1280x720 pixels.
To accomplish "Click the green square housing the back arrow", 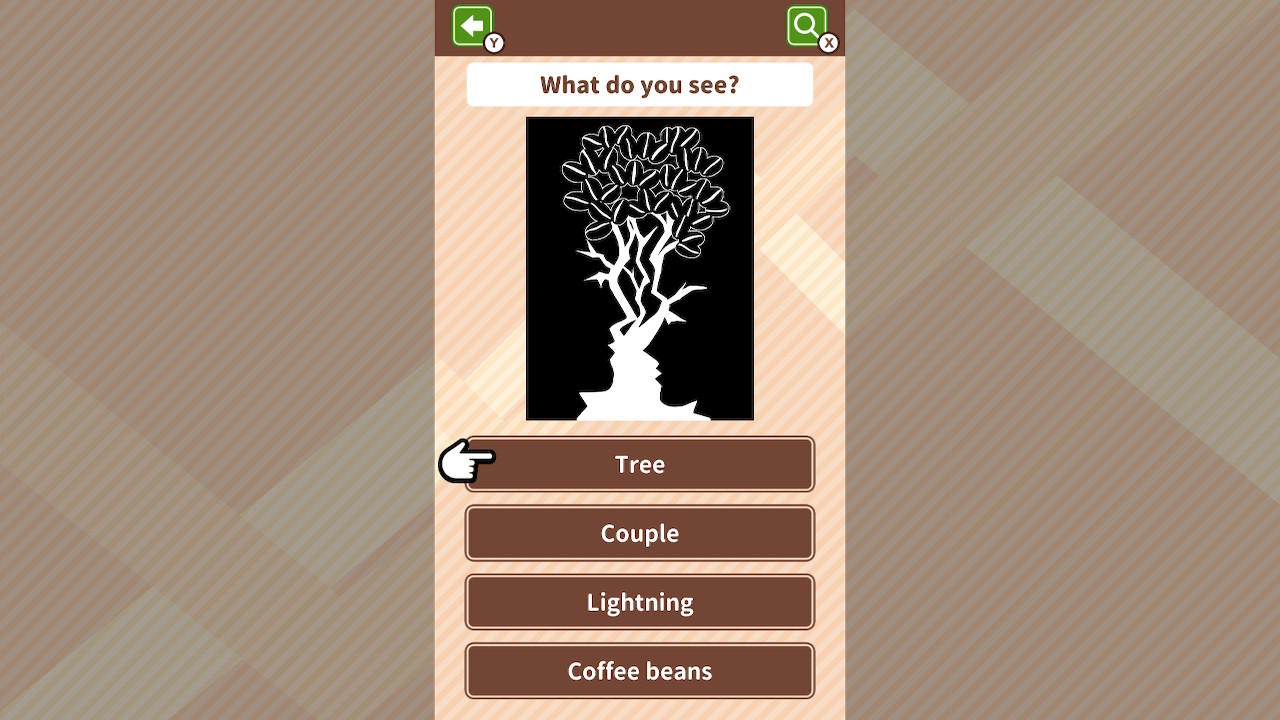I will pos(473,26).
